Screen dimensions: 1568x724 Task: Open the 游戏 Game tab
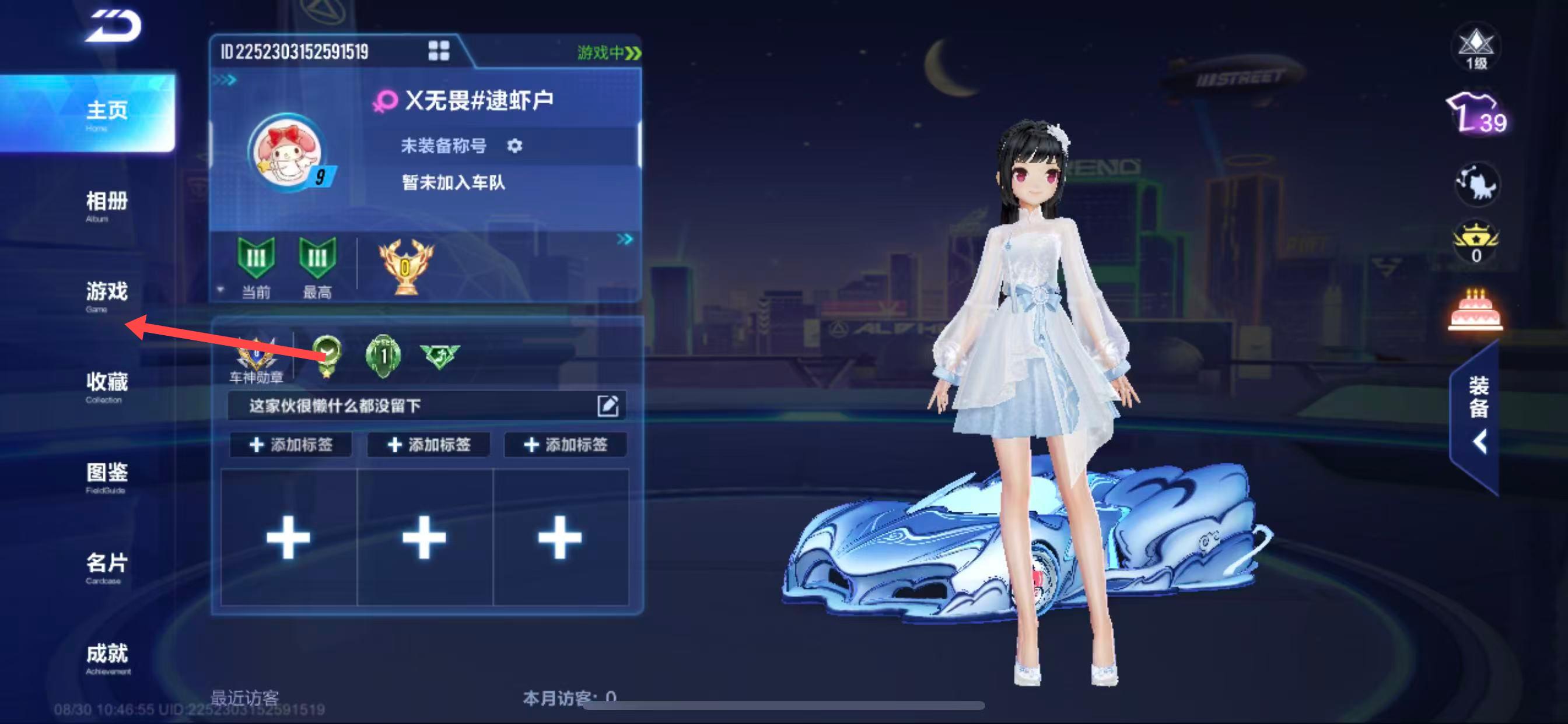pos(107,294)
